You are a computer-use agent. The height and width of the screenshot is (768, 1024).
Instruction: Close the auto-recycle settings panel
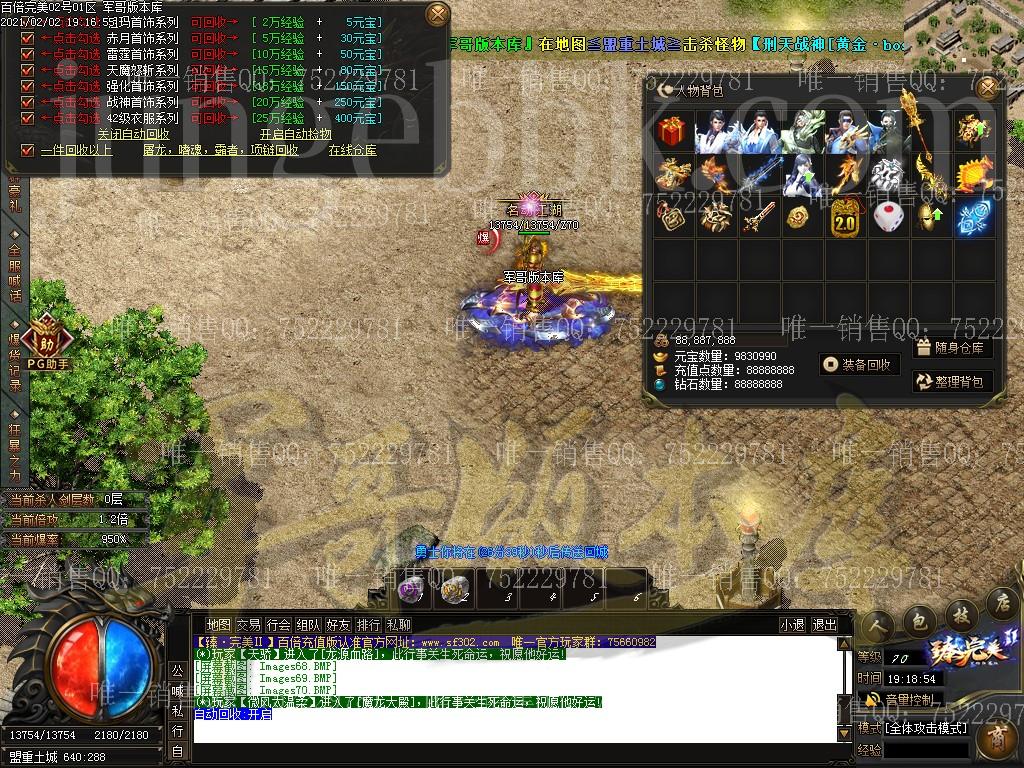coord(437,14)
